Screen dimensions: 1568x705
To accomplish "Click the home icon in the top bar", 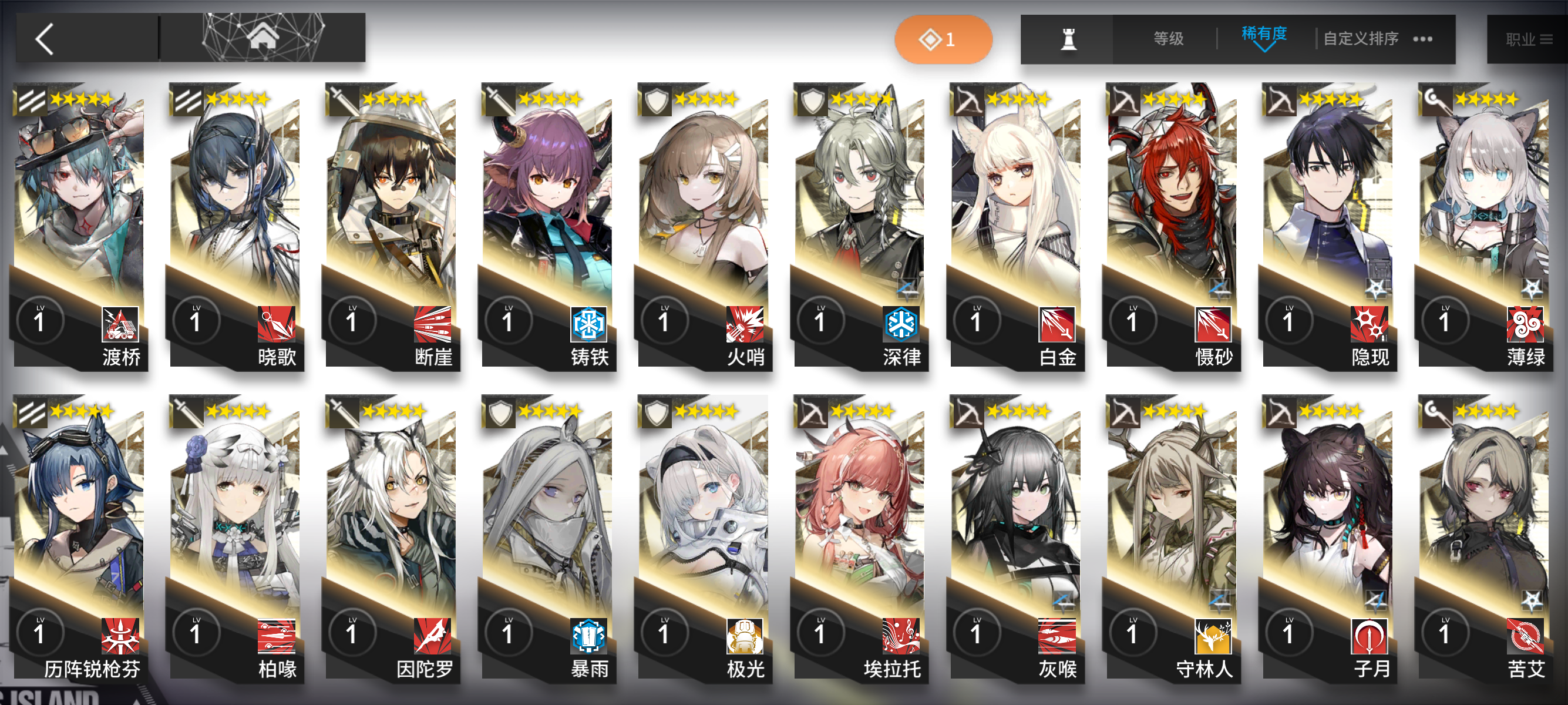I will [x=264, y=38].
